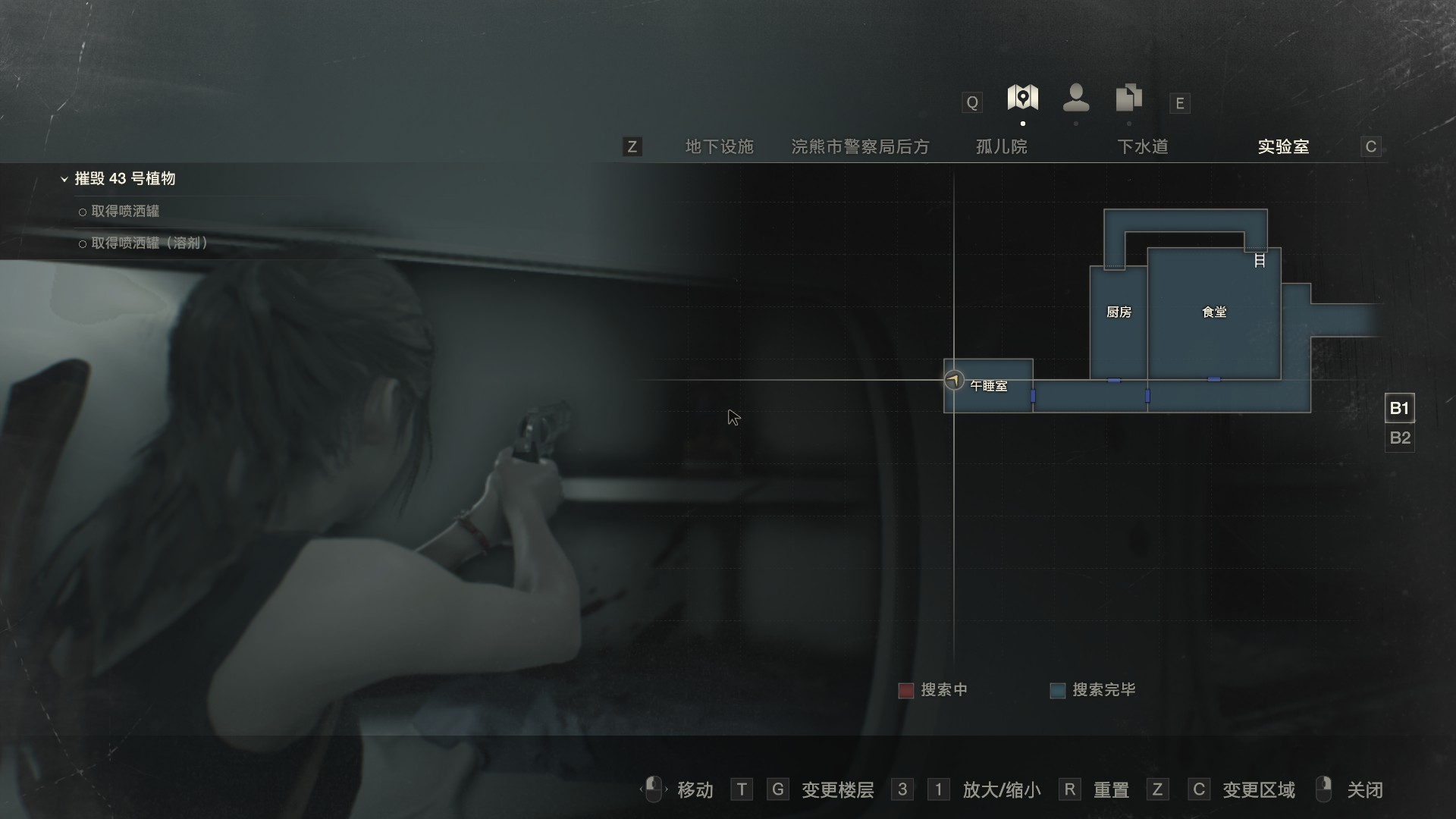Collapse the 摧毁 43 号植物 objective
This screenshot has width=1456, height=819.
(x=64, y=180)
